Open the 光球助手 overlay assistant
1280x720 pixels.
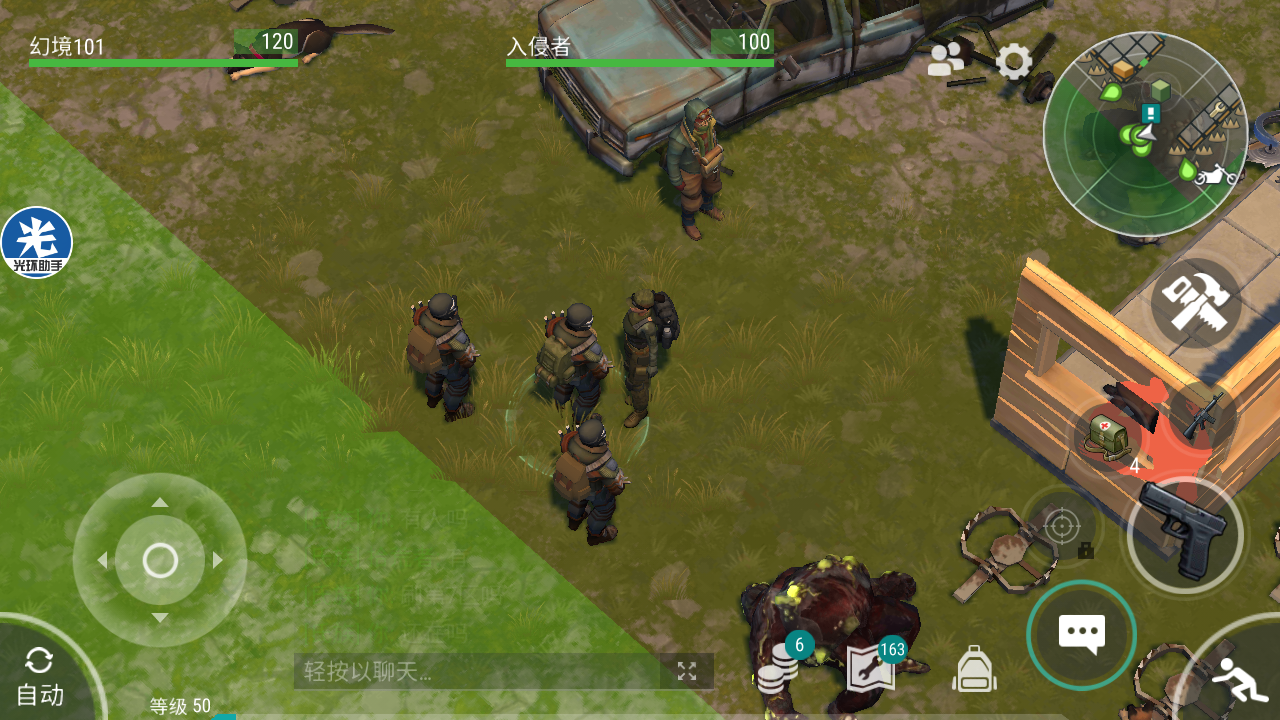[x=37, y=243]
